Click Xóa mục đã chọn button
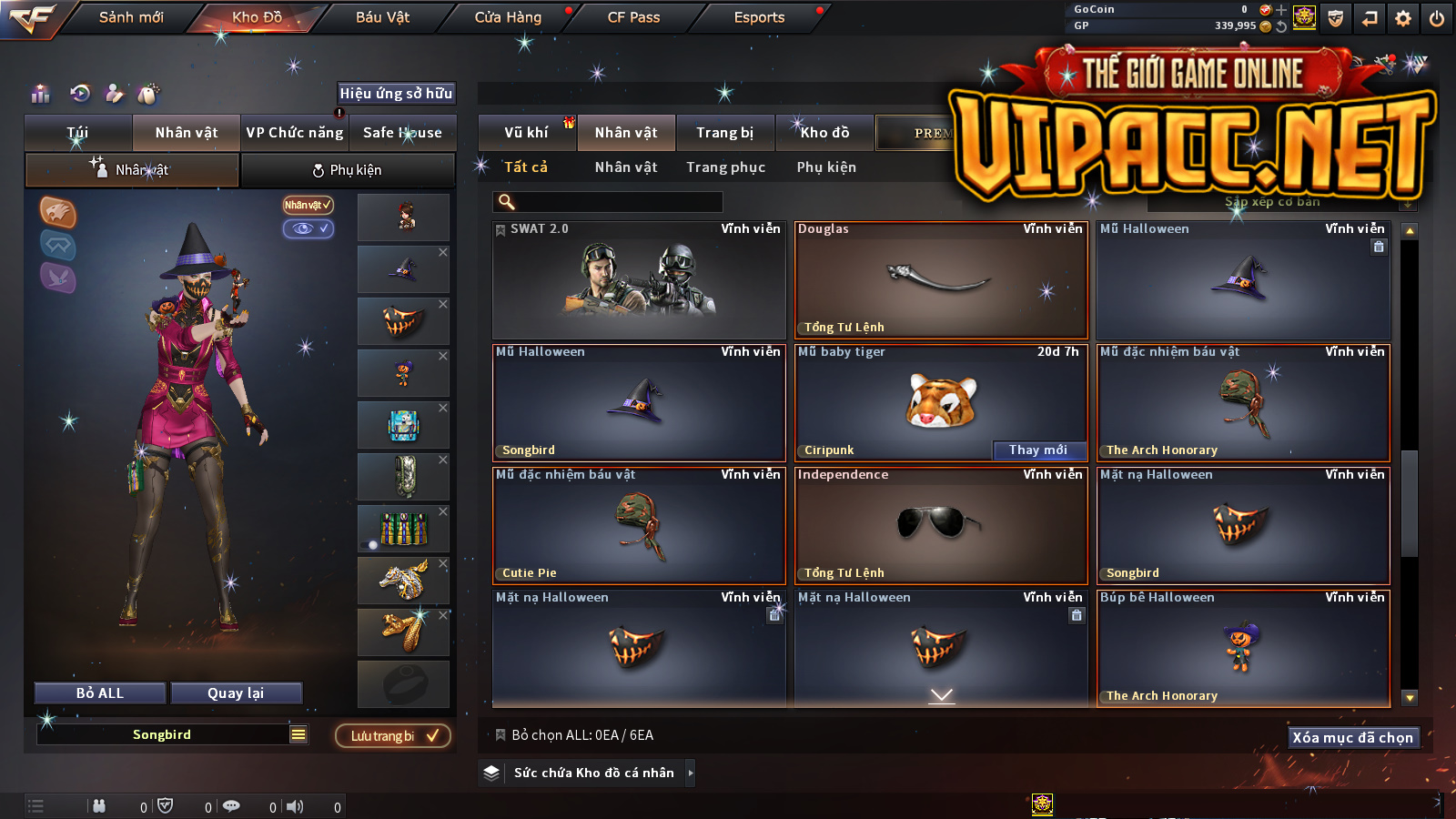 click(1352, 737)
